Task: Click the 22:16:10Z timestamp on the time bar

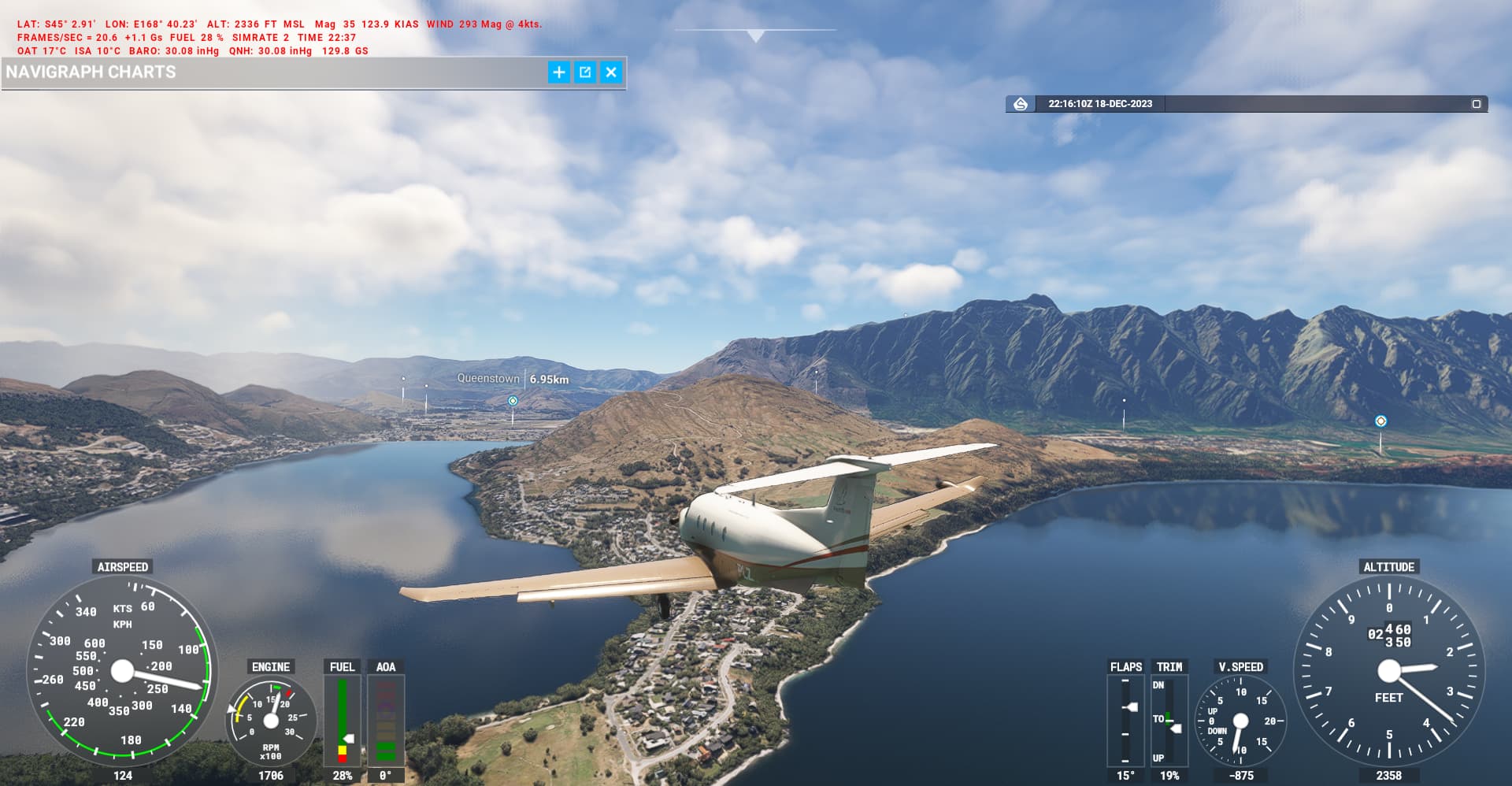Action: tap(1099, 102)
